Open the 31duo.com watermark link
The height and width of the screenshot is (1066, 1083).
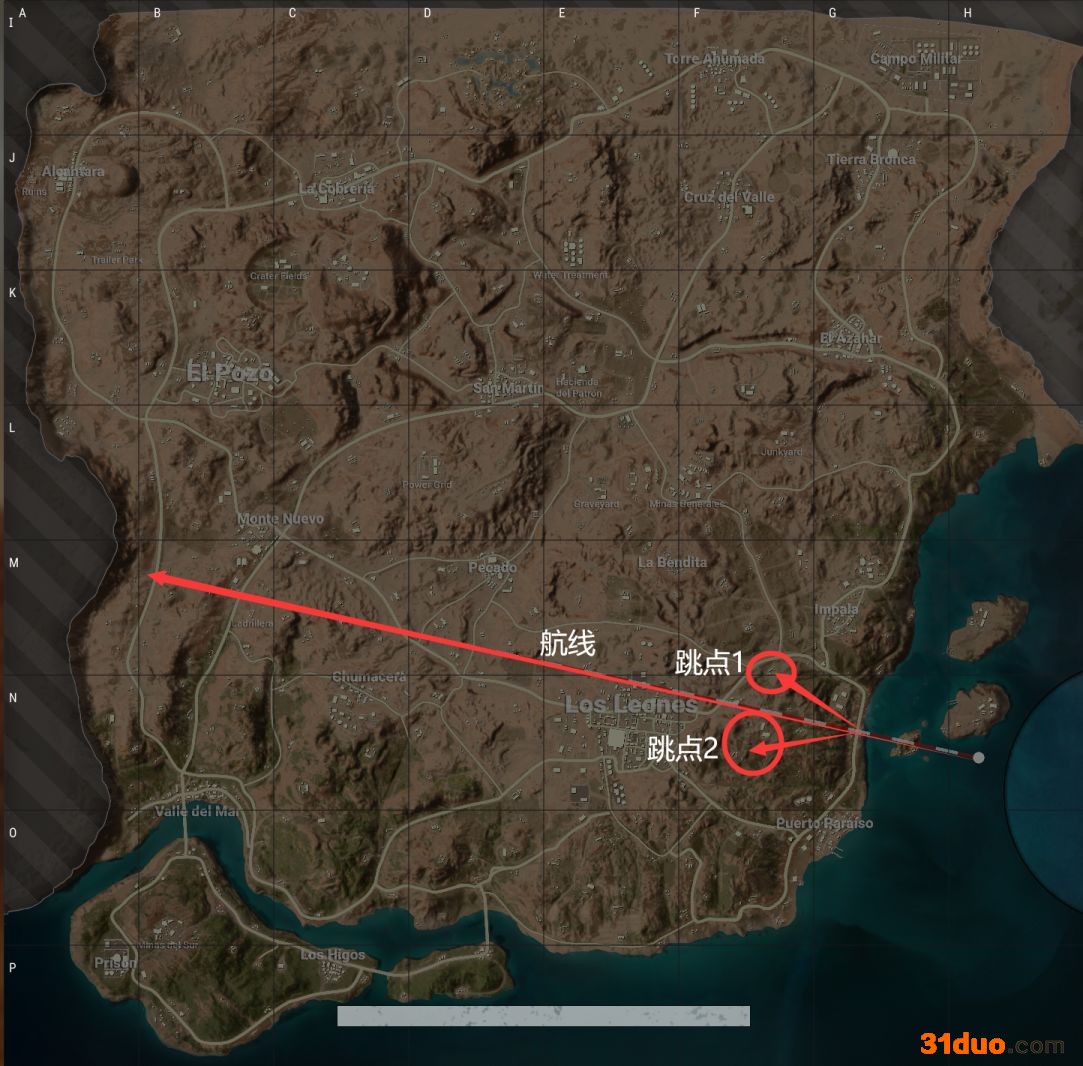[x=992, y=1044]
